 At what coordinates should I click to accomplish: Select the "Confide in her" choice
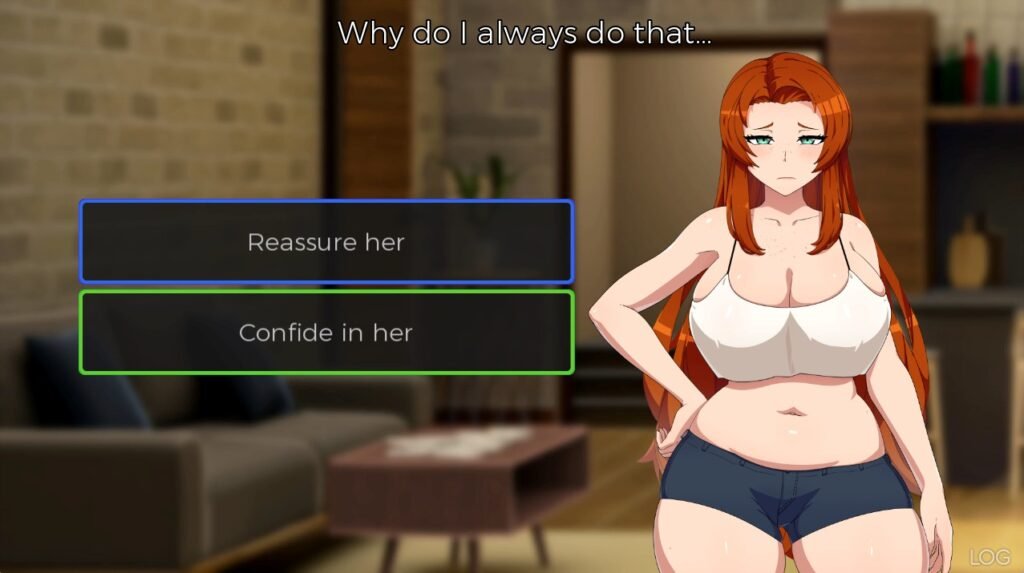pyautogui.click(x=326, y=332)
